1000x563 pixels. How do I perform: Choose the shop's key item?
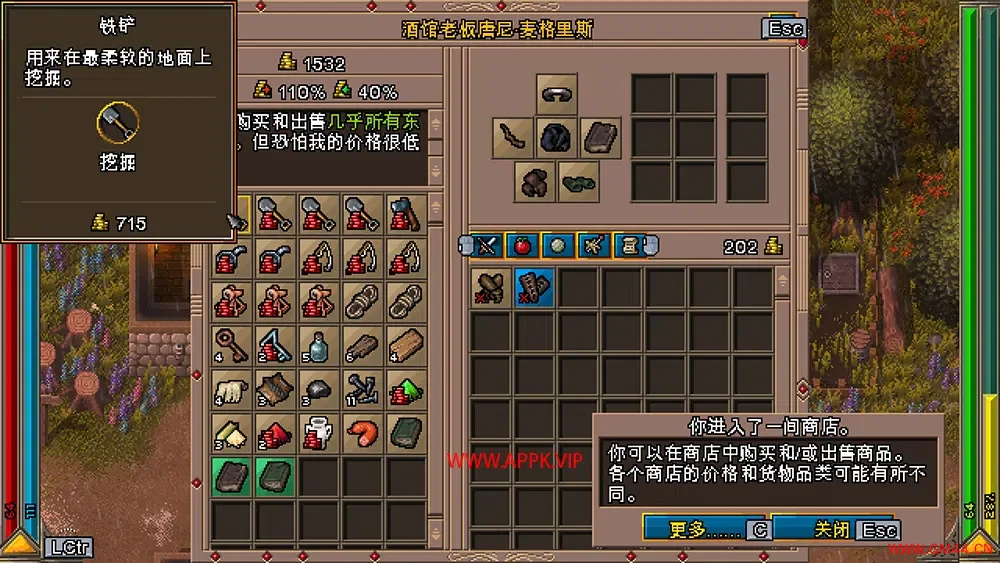[x=231, y=345]
